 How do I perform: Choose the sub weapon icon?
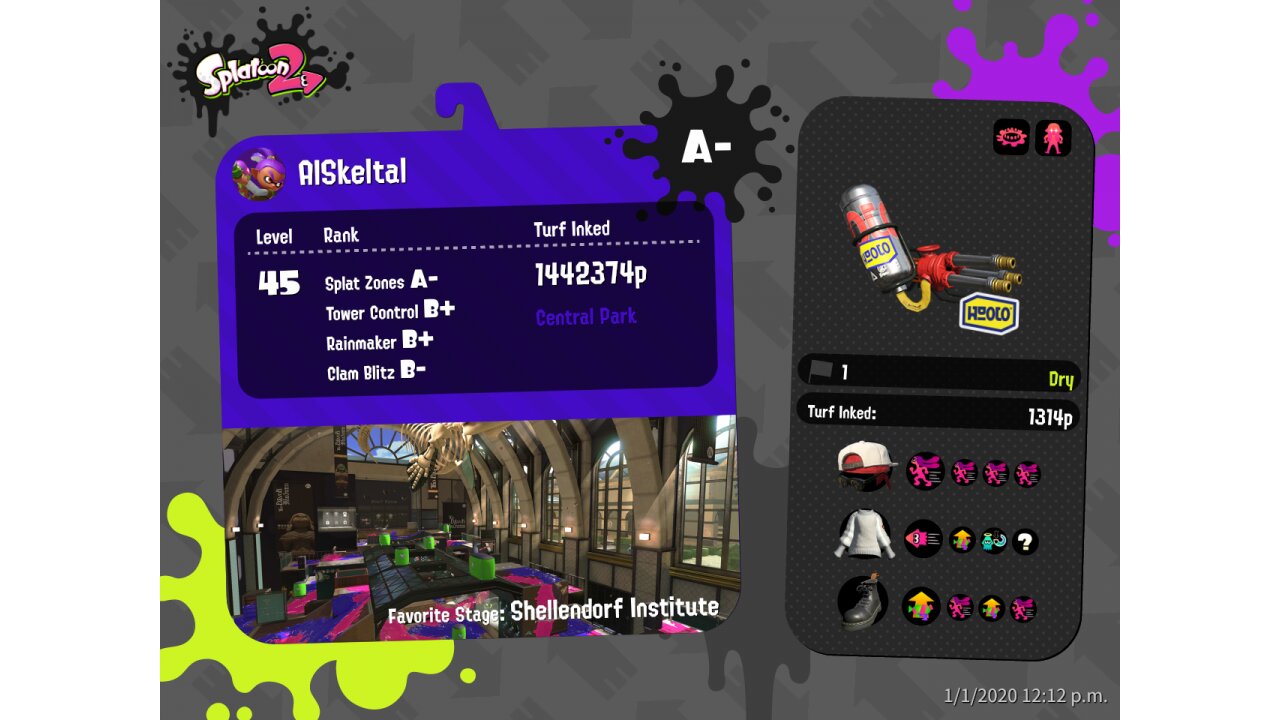click(1011, 137)
